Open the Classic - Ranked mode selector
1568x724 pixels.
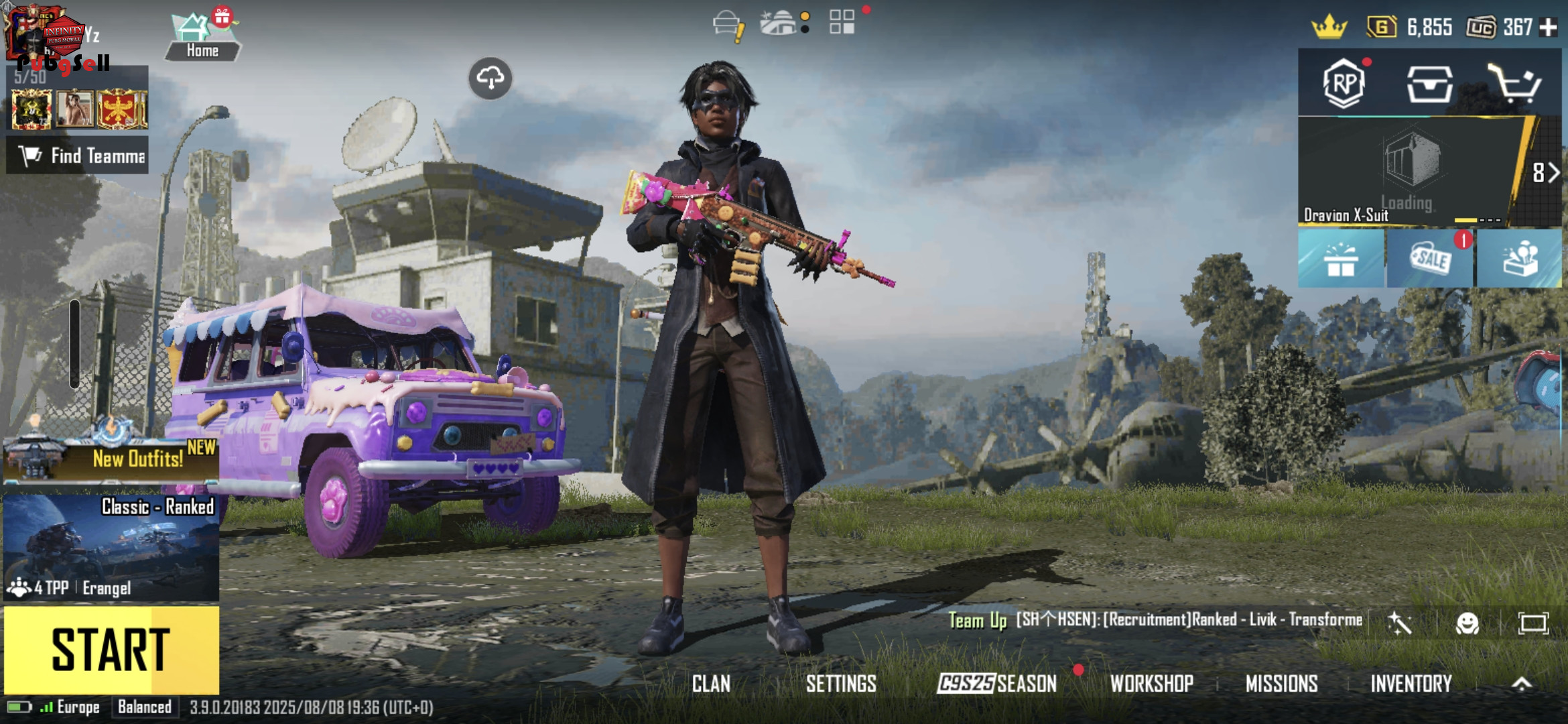pyautogui.click(x=111, y=547)
